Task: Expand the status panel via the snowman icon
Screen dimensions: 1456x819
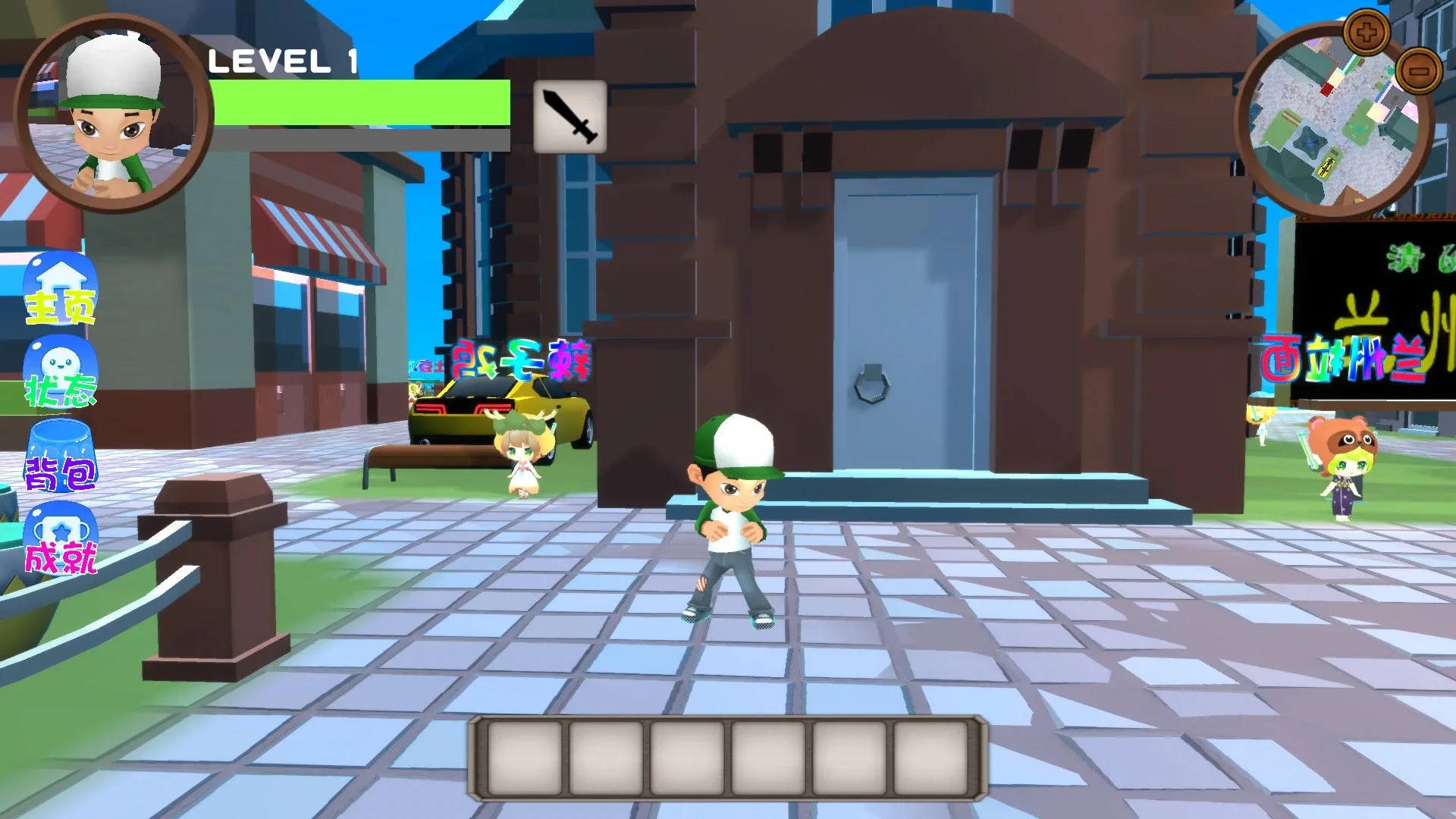Action: click(61, 372)
